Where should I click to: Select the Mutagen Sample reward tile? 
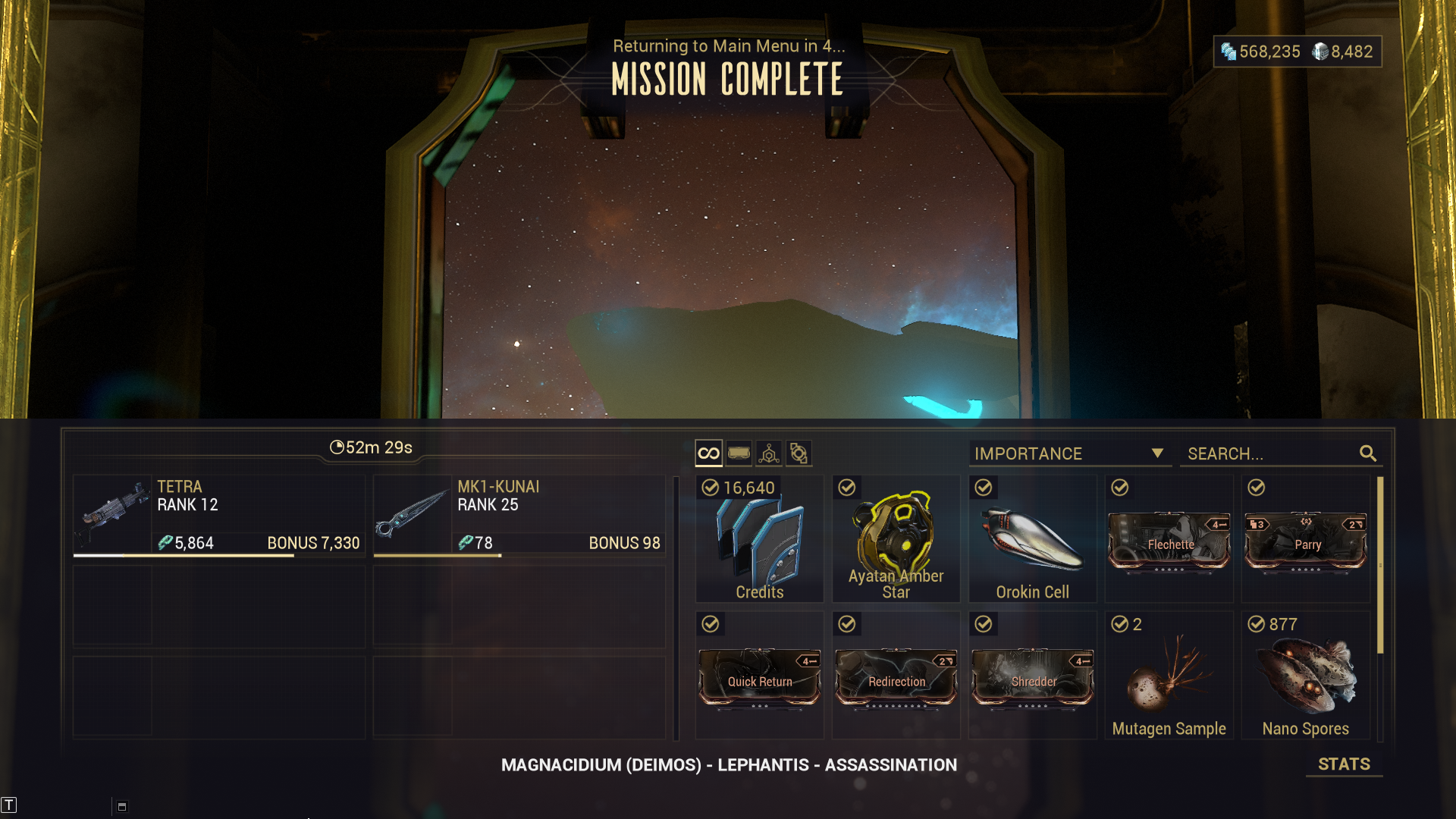pos(1169,676)
